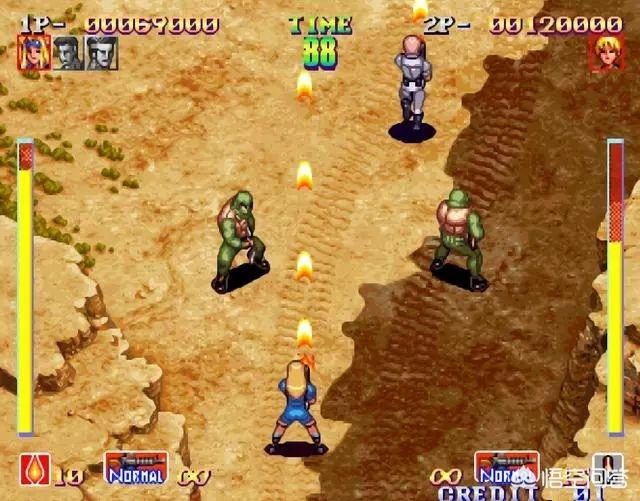This screenshot has height=501, width=640.
Task: Click player two's blonde character portrait
Action: 606,53
